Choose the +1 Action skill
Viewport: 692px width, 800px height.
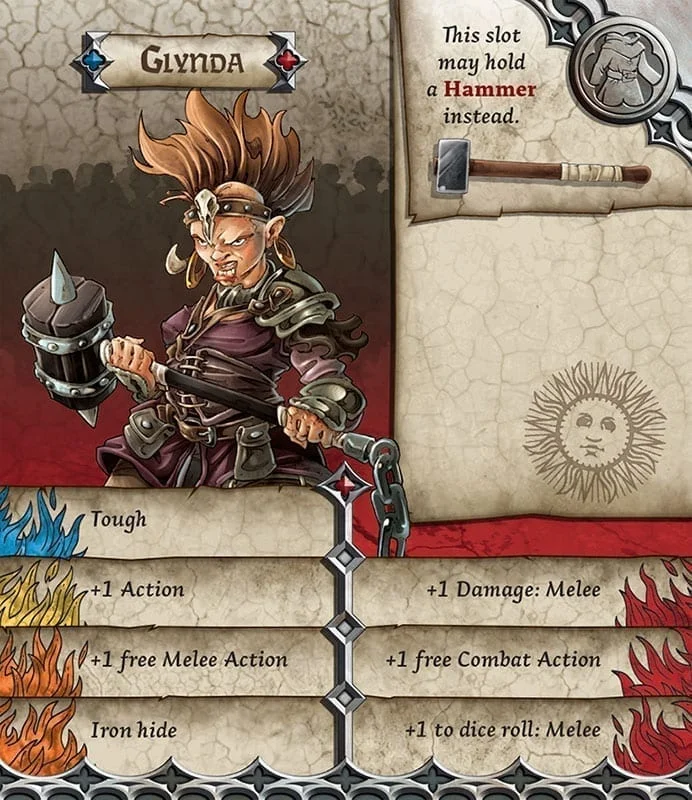click(x=137, y=589)
